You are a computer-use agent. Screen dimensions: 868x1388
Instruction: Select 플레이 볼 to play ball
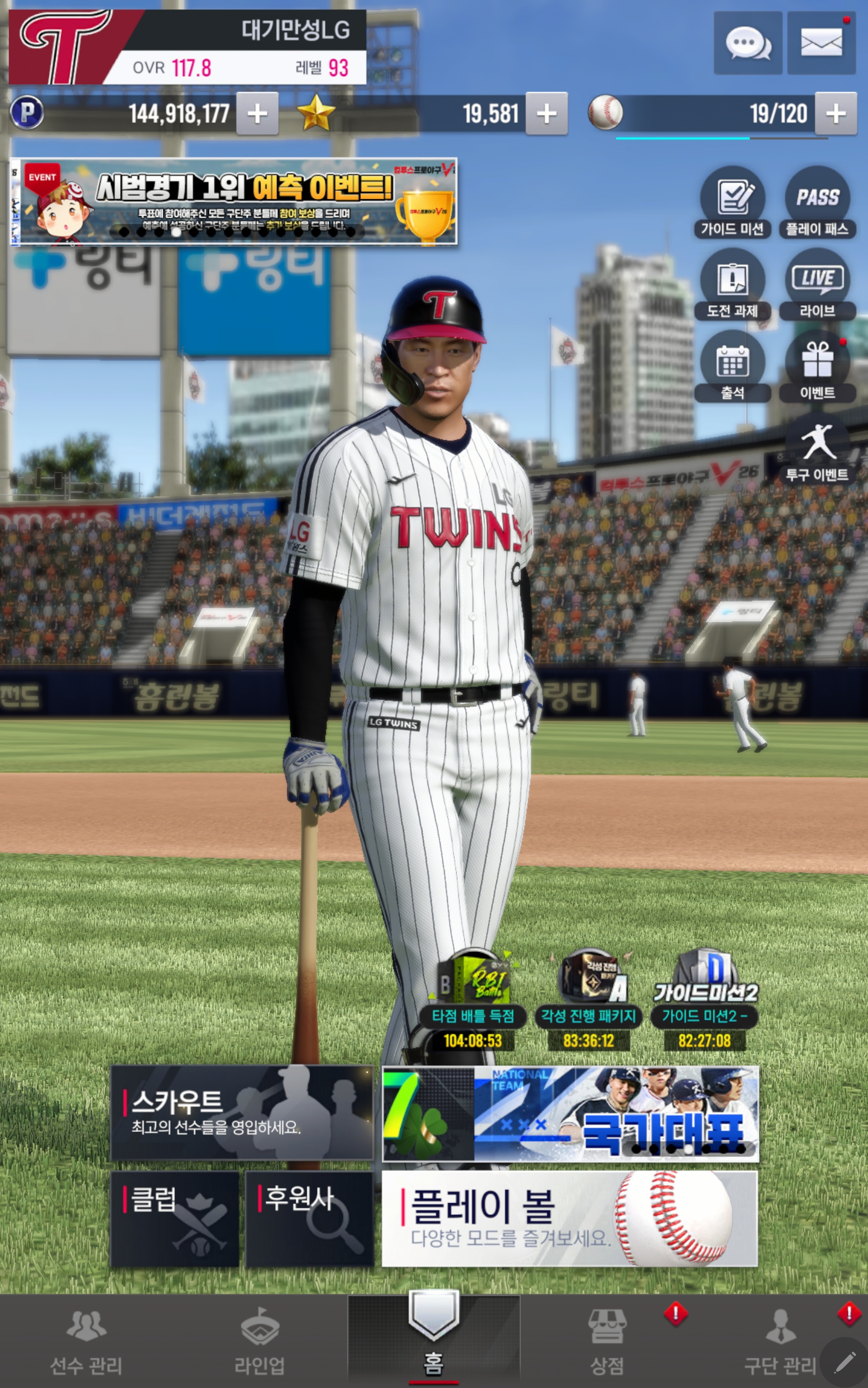(569, 1218)
